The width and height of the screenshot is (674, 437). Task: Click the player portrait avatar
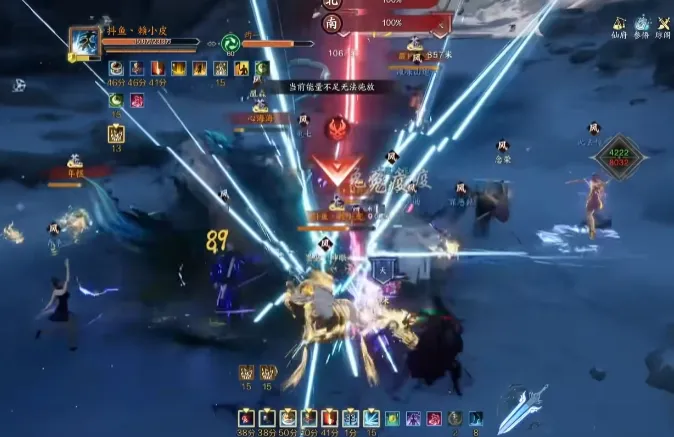tap(82, 43)
